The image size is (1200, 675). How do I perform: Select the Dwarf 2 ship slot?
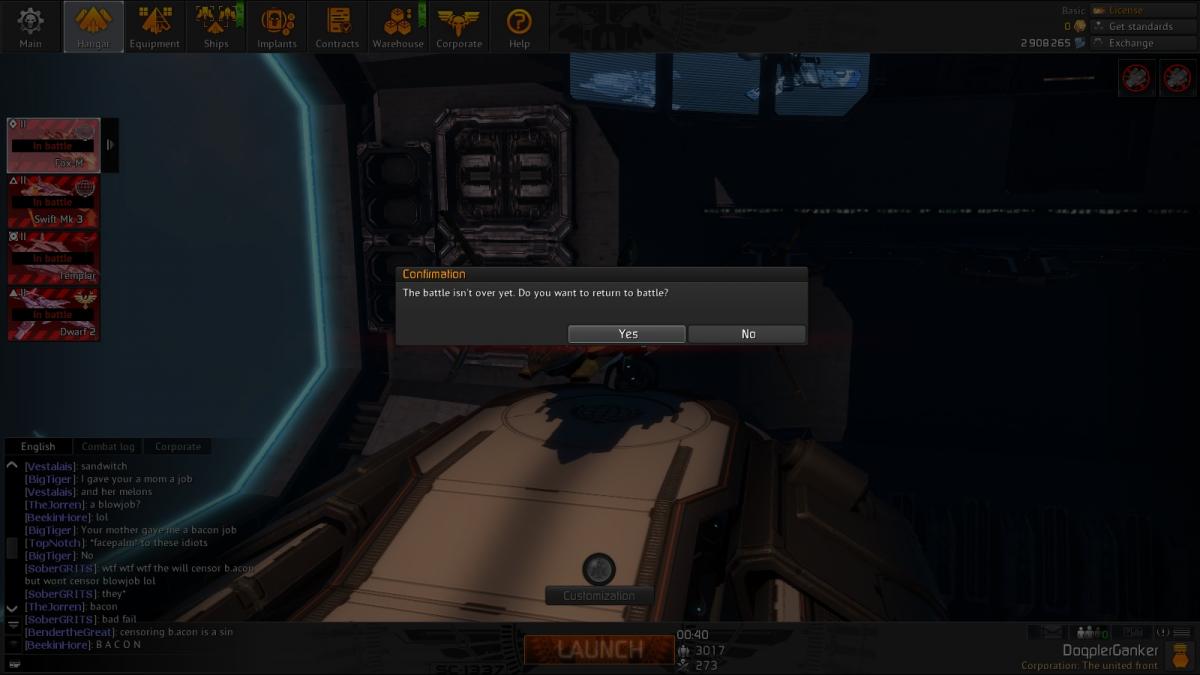54,314
